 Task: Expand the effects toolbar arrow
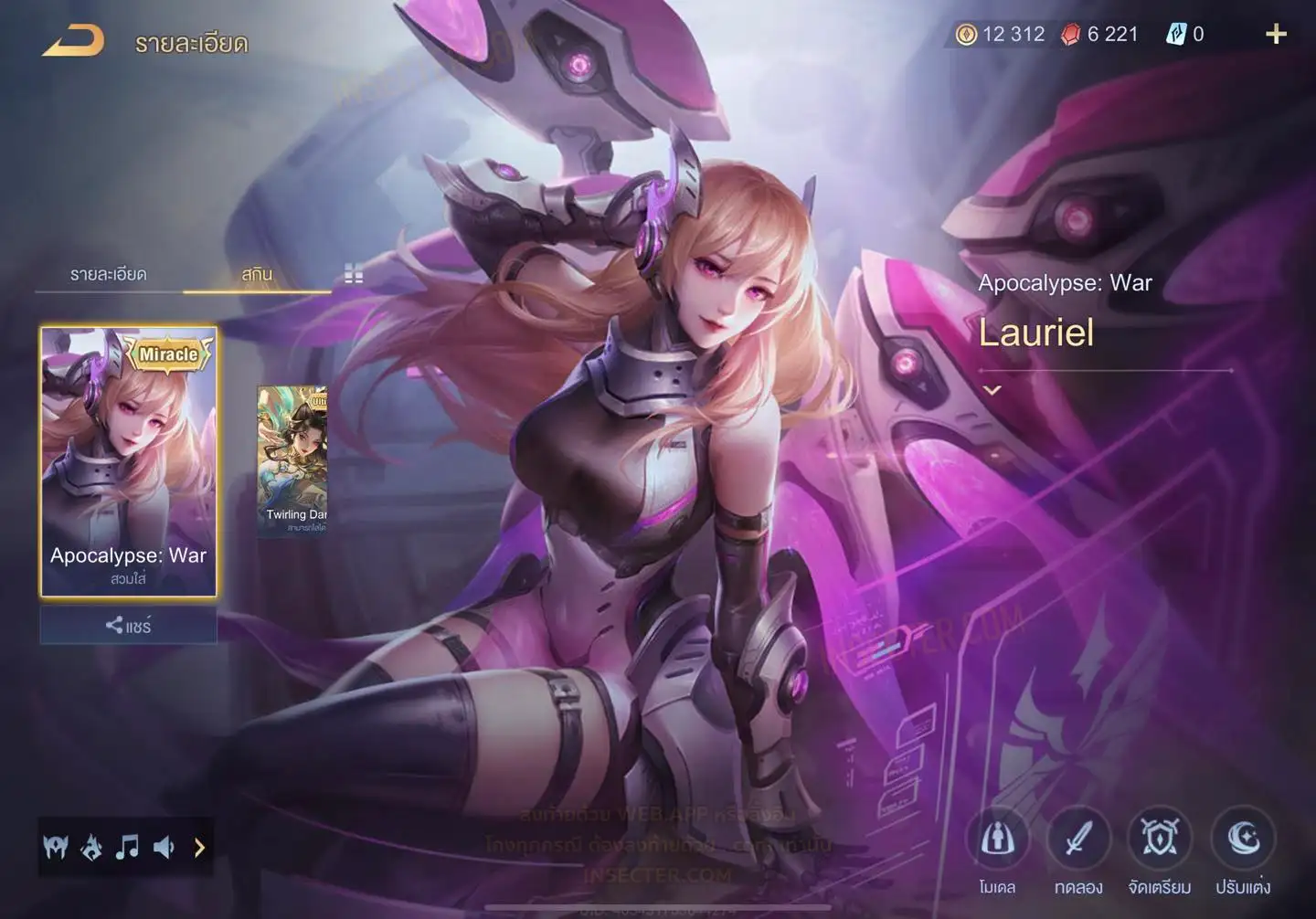[199, 848]
